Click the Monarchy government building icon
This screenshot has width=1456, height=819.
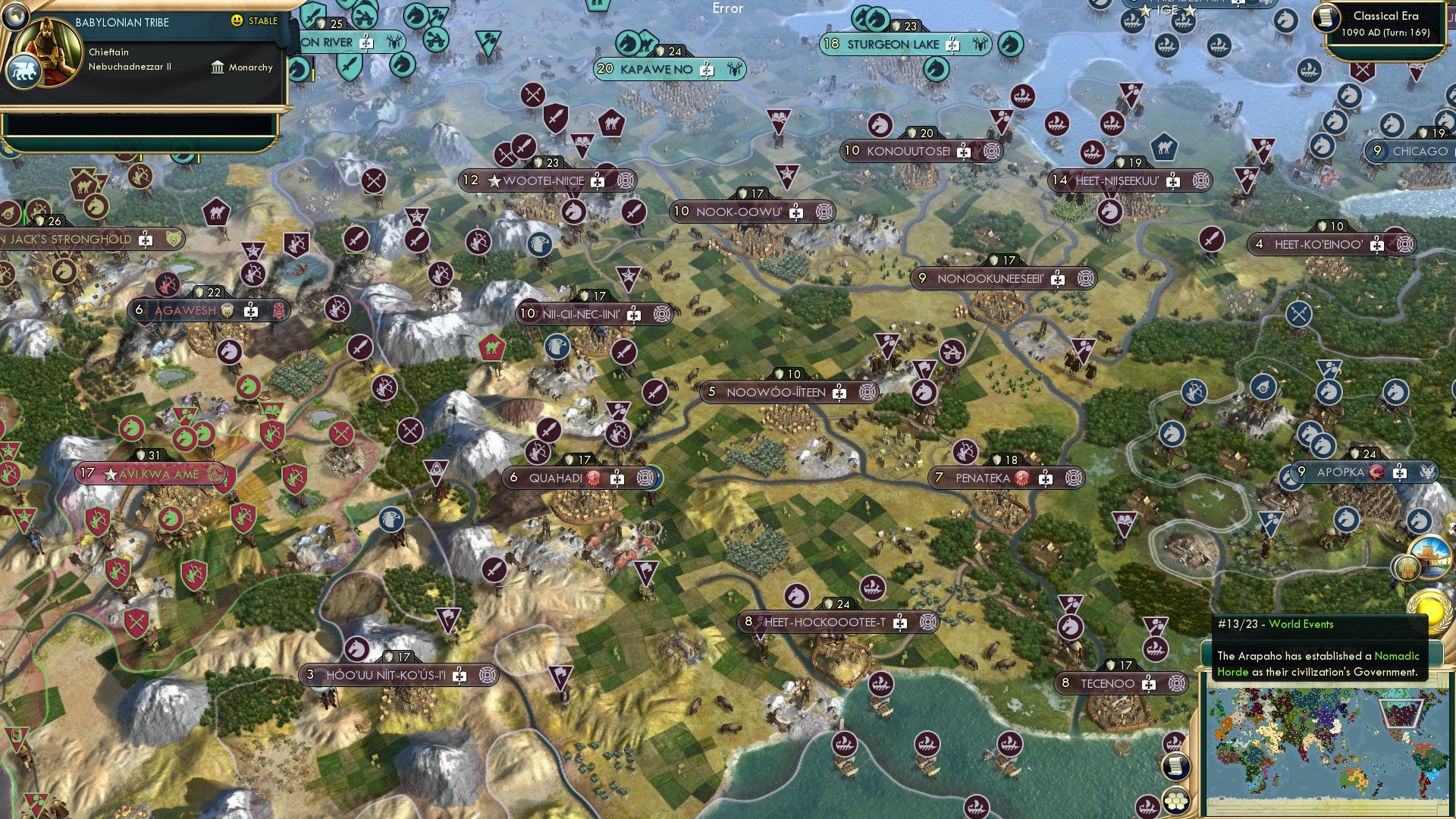pos(218,67)
